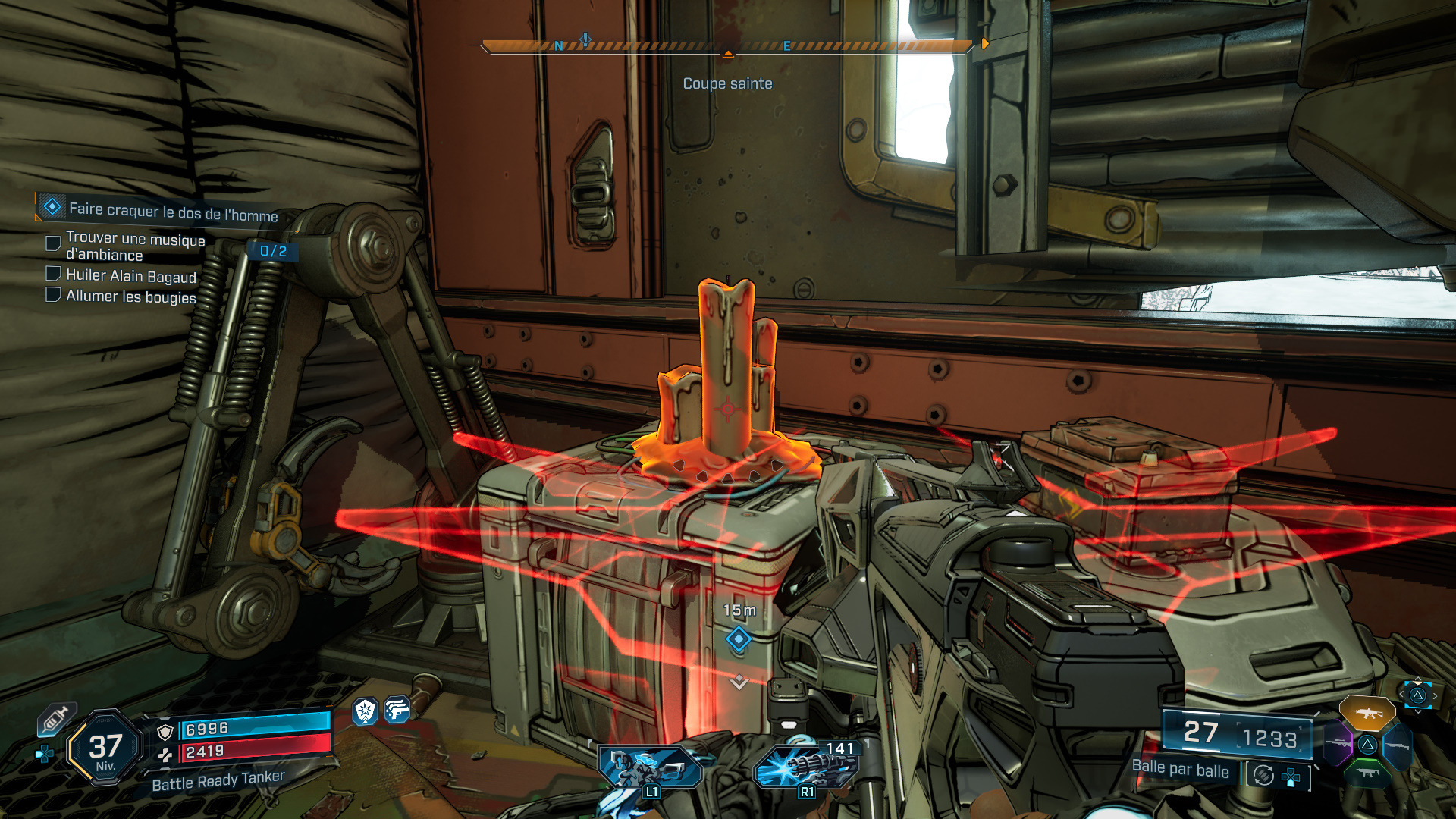Click the compass bar at the top
This screenshot has height=819, width=1456.
point(726,46)
